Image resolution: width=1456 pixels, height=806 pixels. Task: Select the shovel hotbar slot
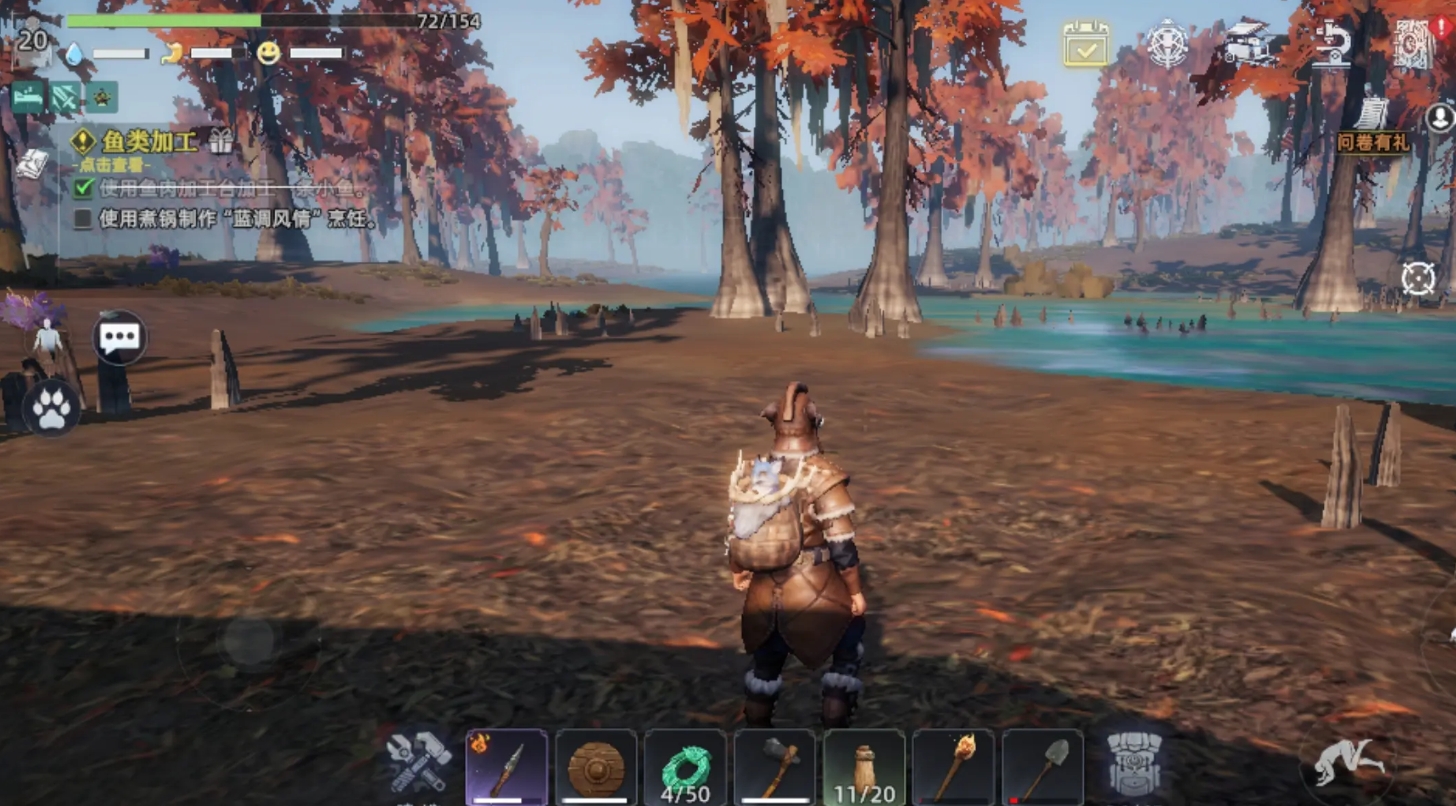1043,767
